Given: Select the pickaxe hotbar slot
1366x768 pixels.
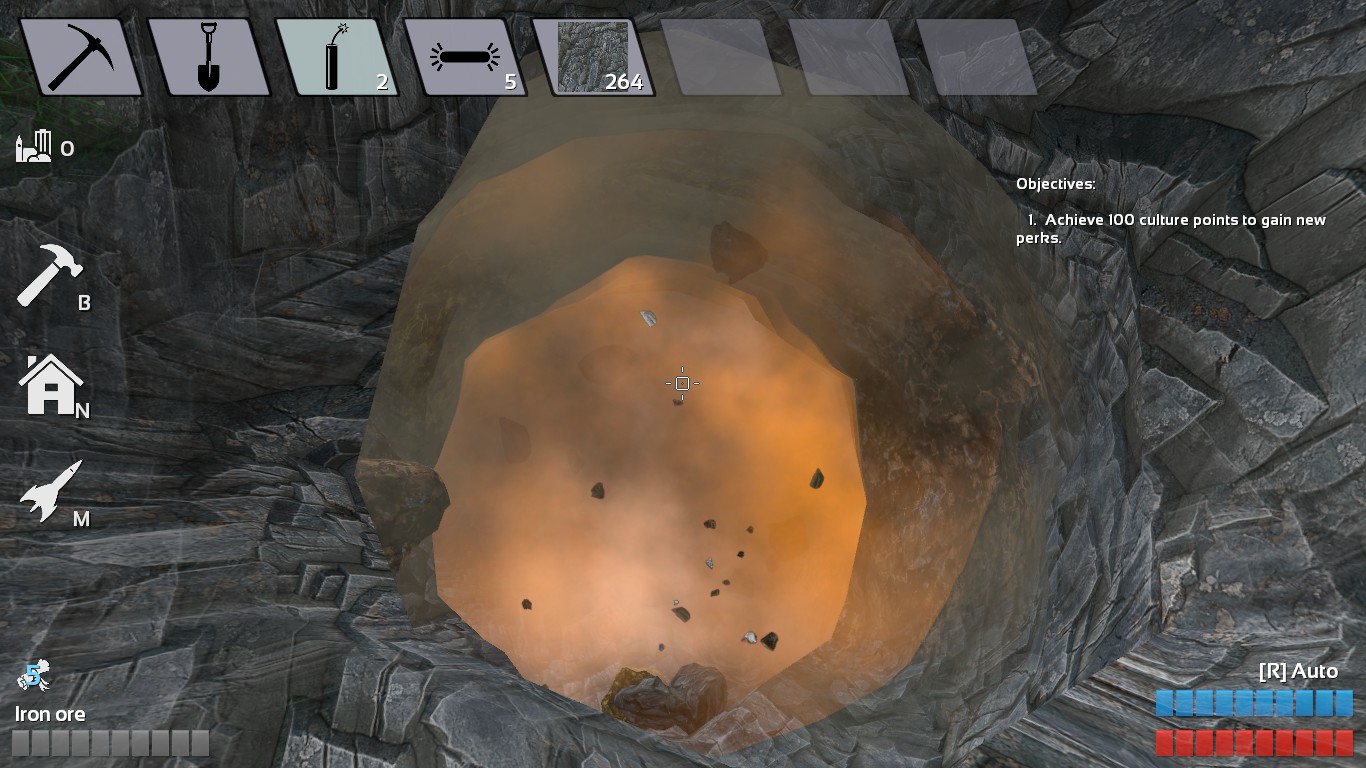Looking at the screenshot, I should click(80, 57).
